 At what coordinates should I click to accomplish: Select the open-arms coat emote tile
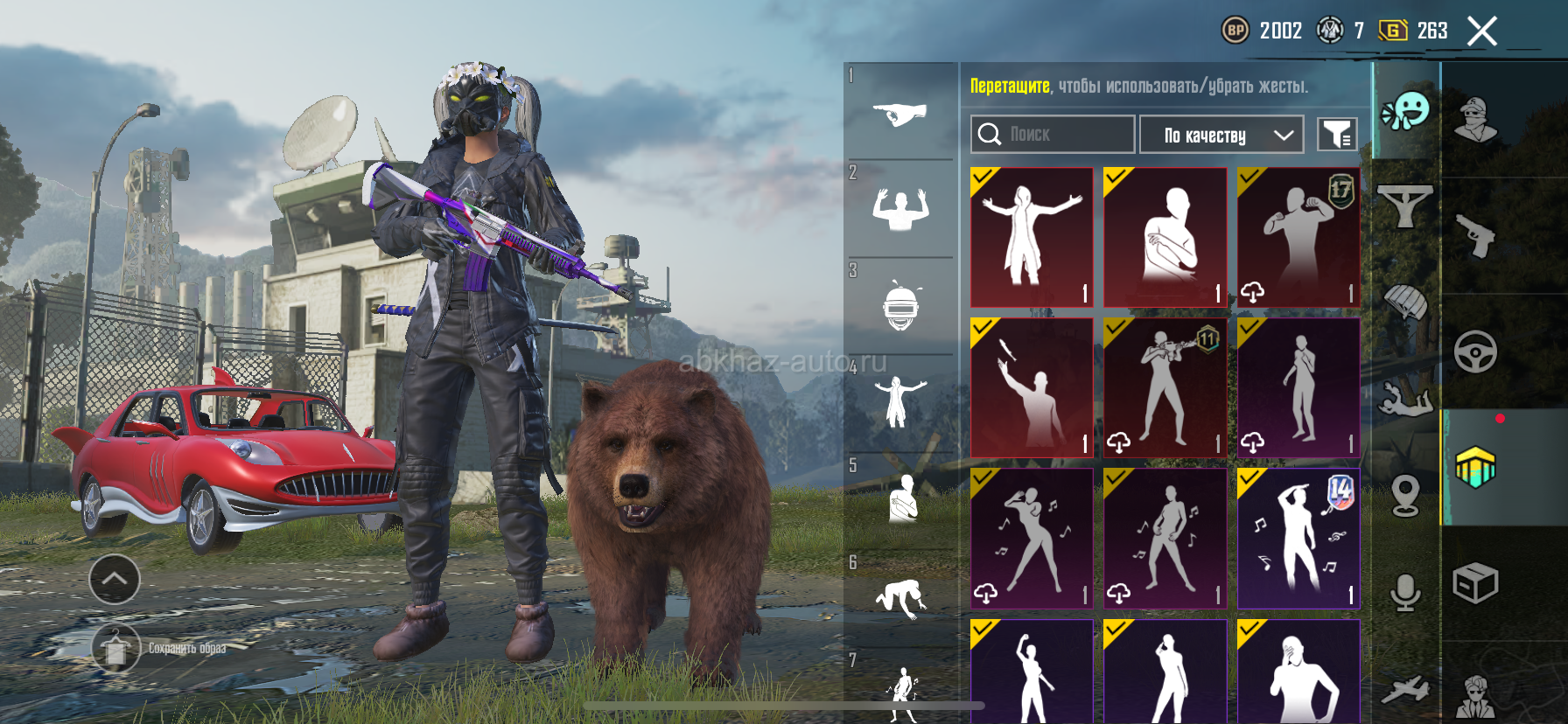click(1032, 237)
